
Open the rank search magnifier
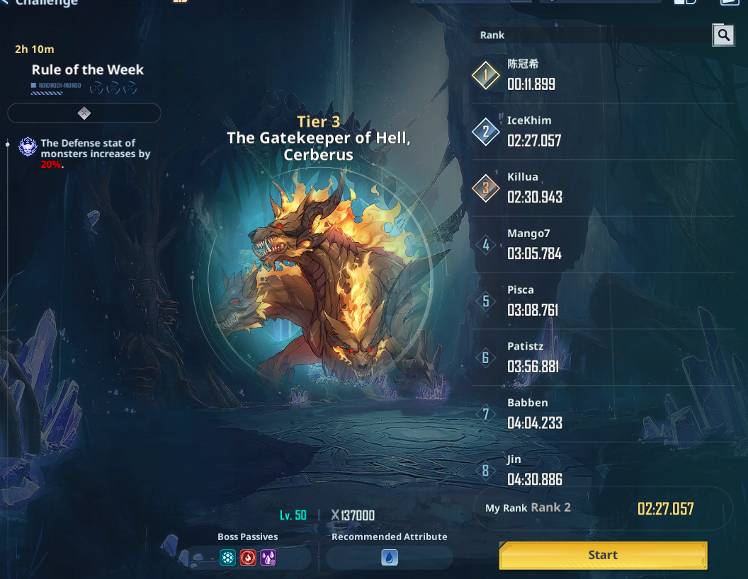723,36
